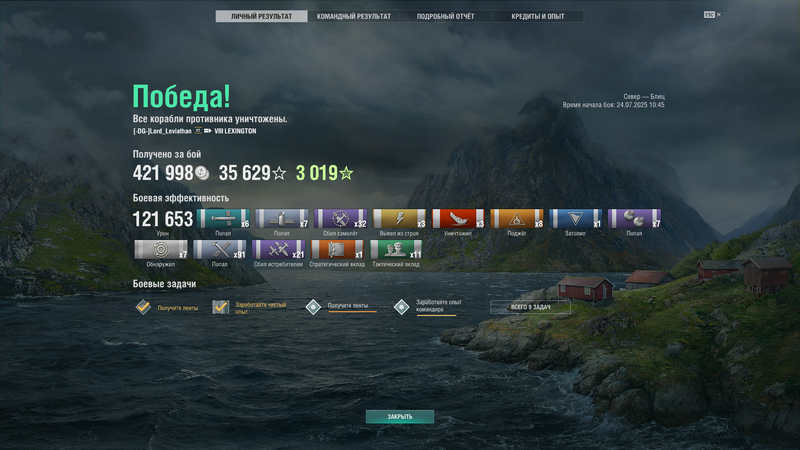
Task: Open the Подробный отчёт tab
Action: tap(446, 17)
